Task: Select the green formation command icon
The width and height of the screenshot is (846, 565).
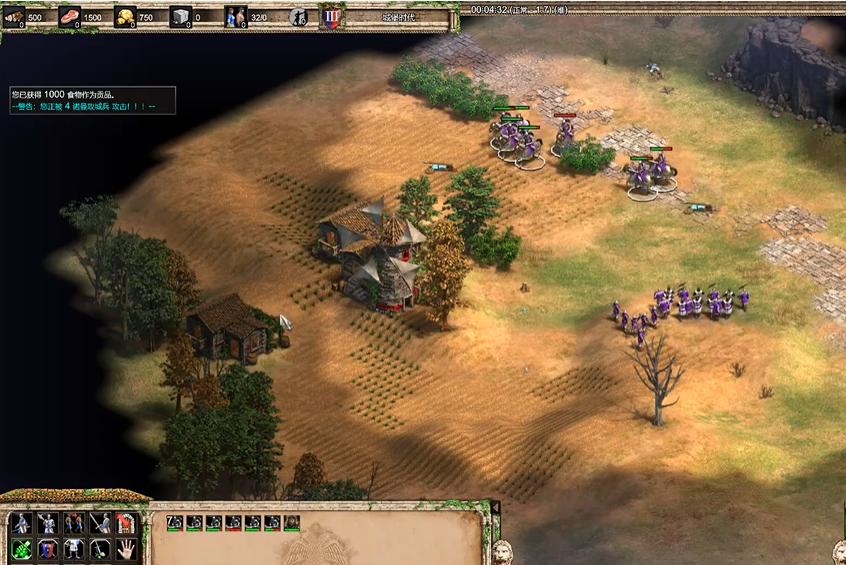Action: pyautogui.click(x=22, y=548)
